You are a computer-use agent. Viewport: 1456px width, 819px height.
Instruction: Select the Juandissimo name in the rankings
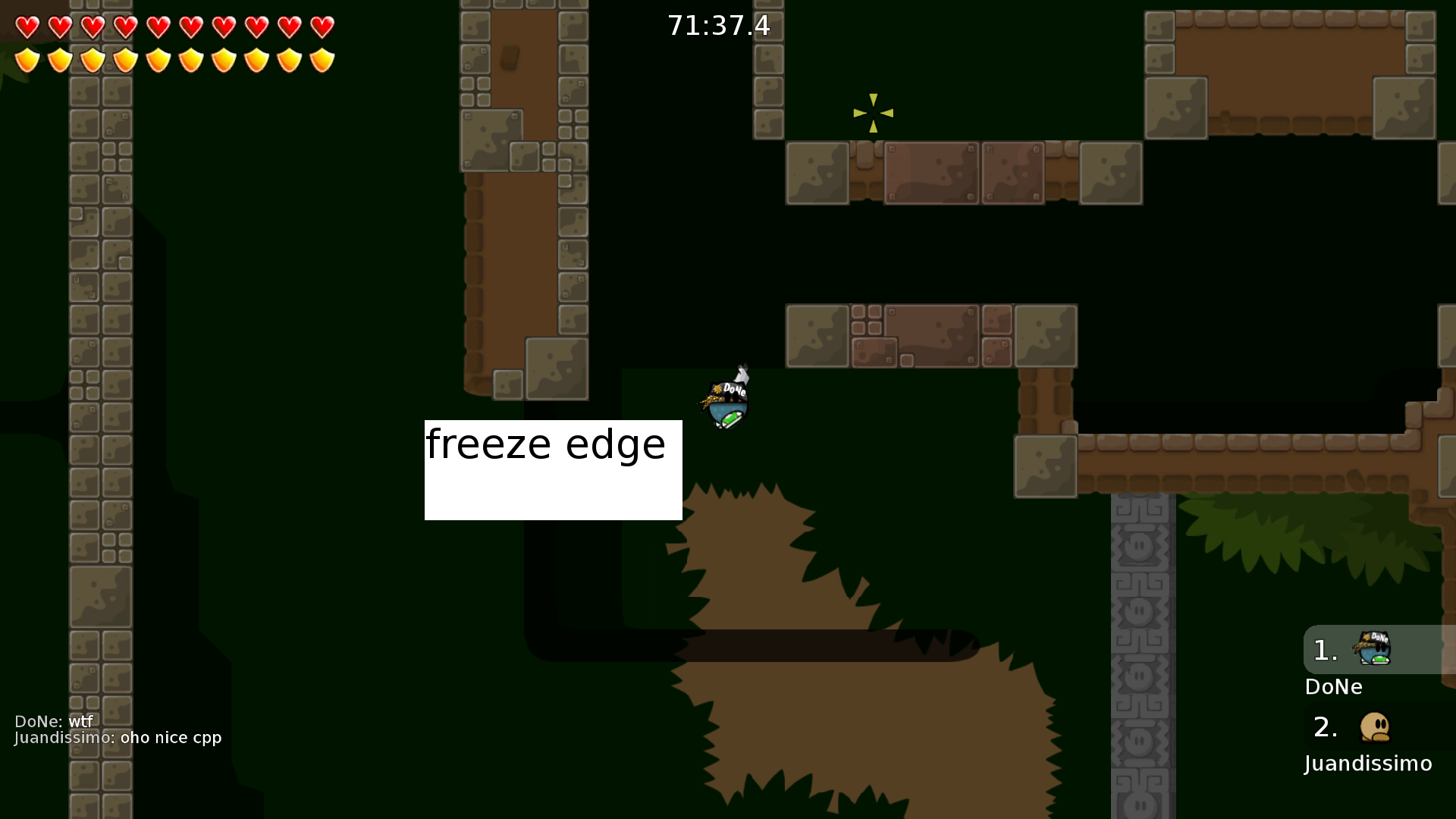1367,764
